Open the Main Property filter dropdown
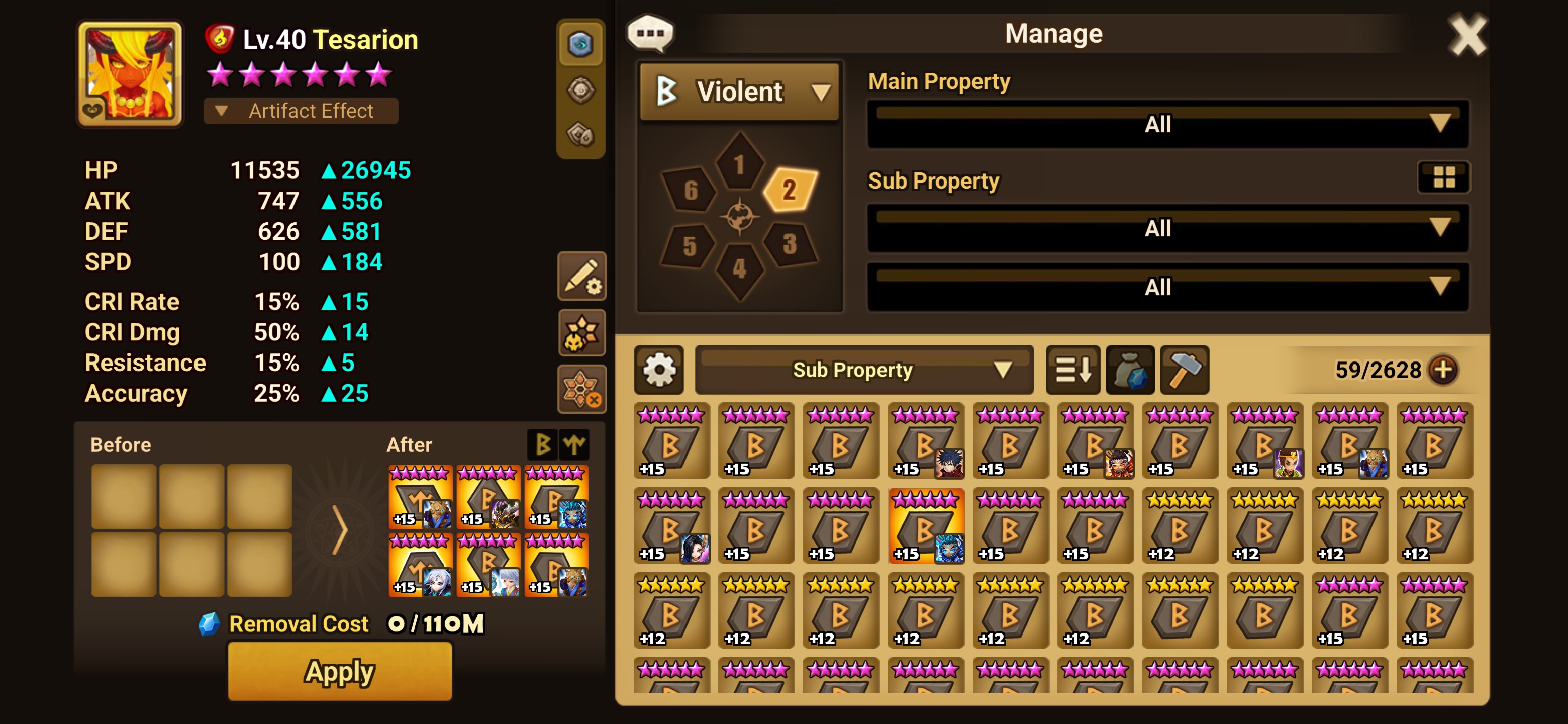The height and width of the screenshot is (724, 1568). pyautogui.click(x=1167, y=124)
